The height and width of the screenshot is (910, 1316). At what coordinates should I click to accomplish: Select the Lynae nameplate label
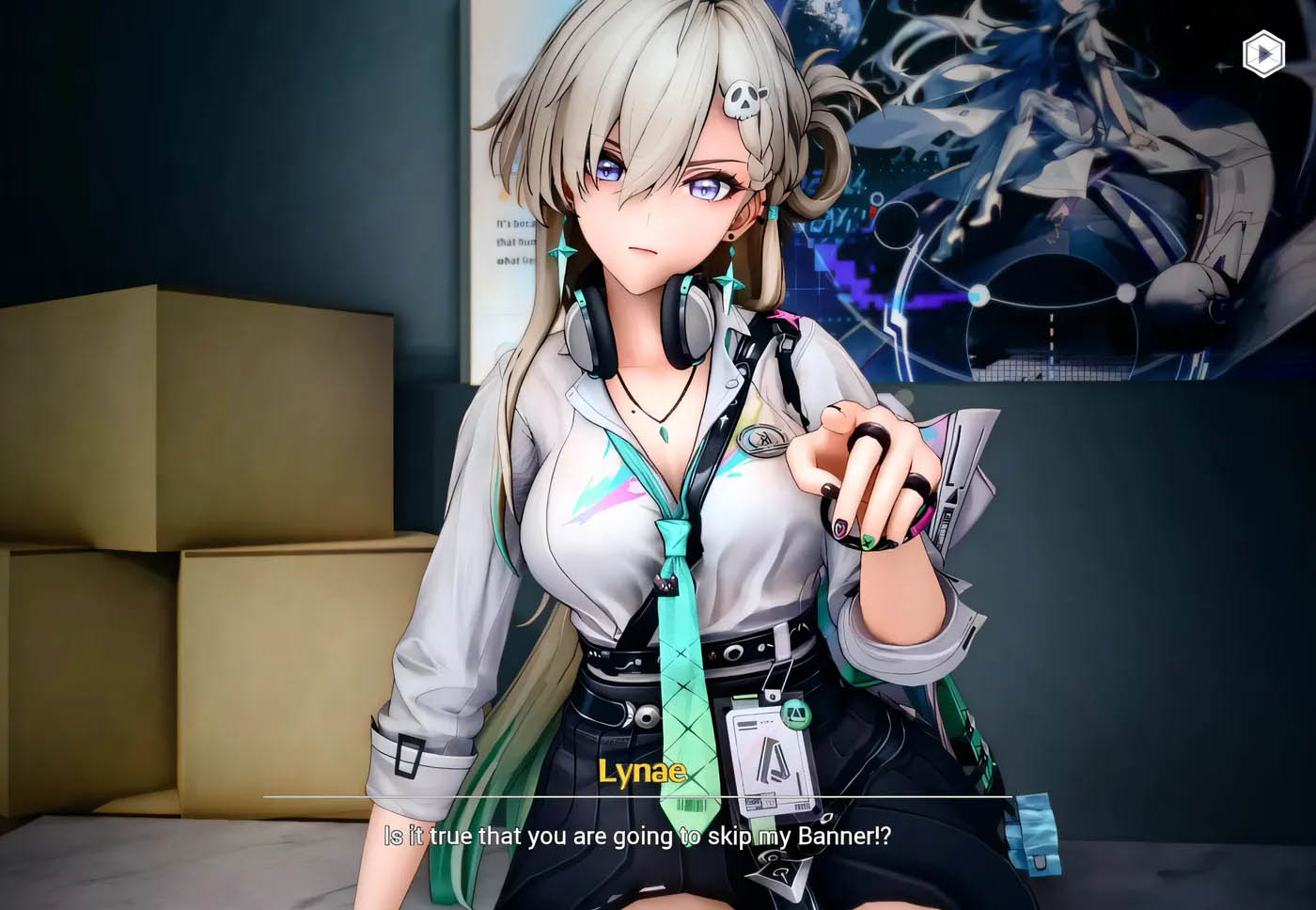tap(644, 773)
